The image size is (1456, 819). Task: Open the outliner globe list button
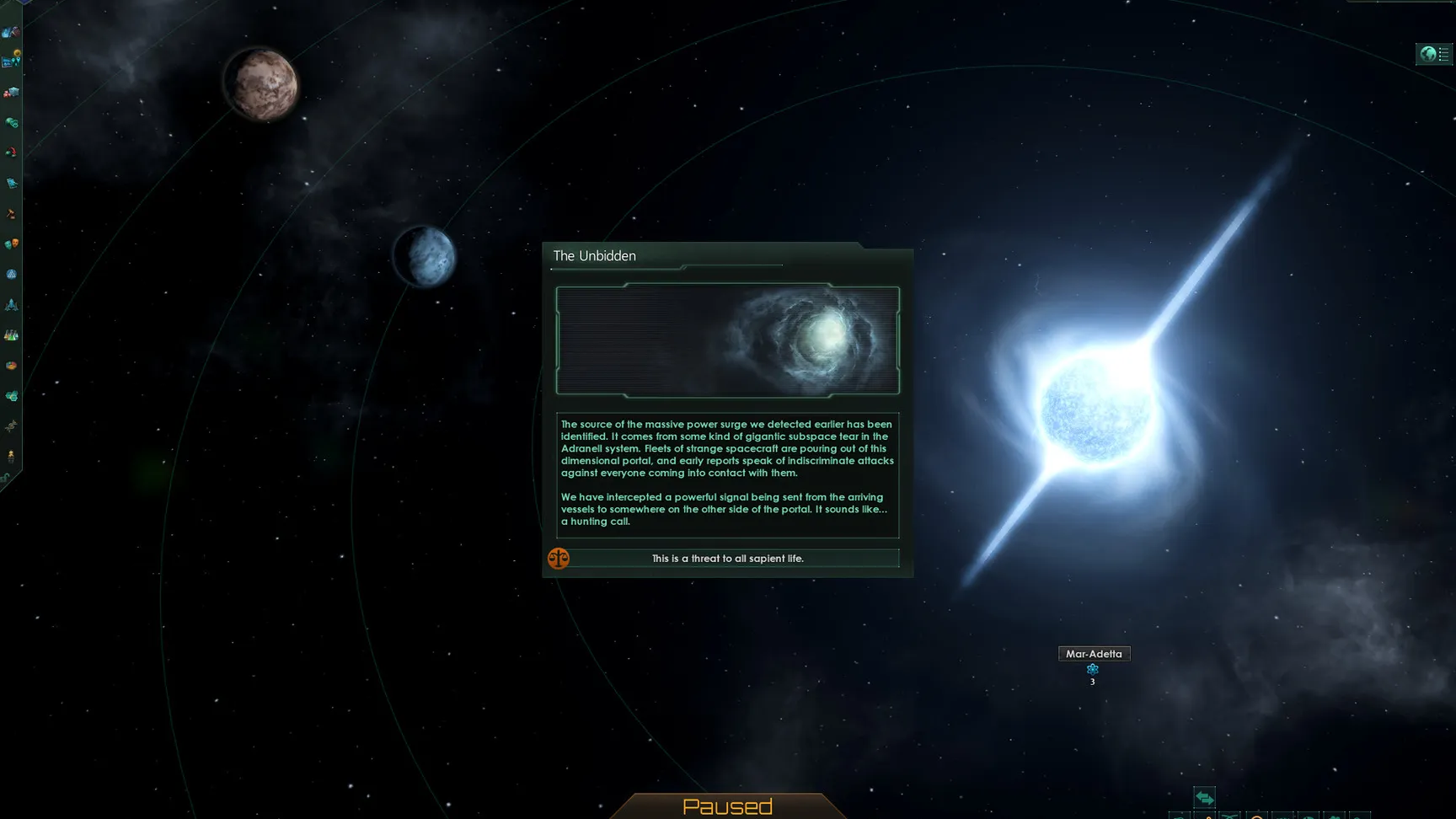[x=1434, y=55]
